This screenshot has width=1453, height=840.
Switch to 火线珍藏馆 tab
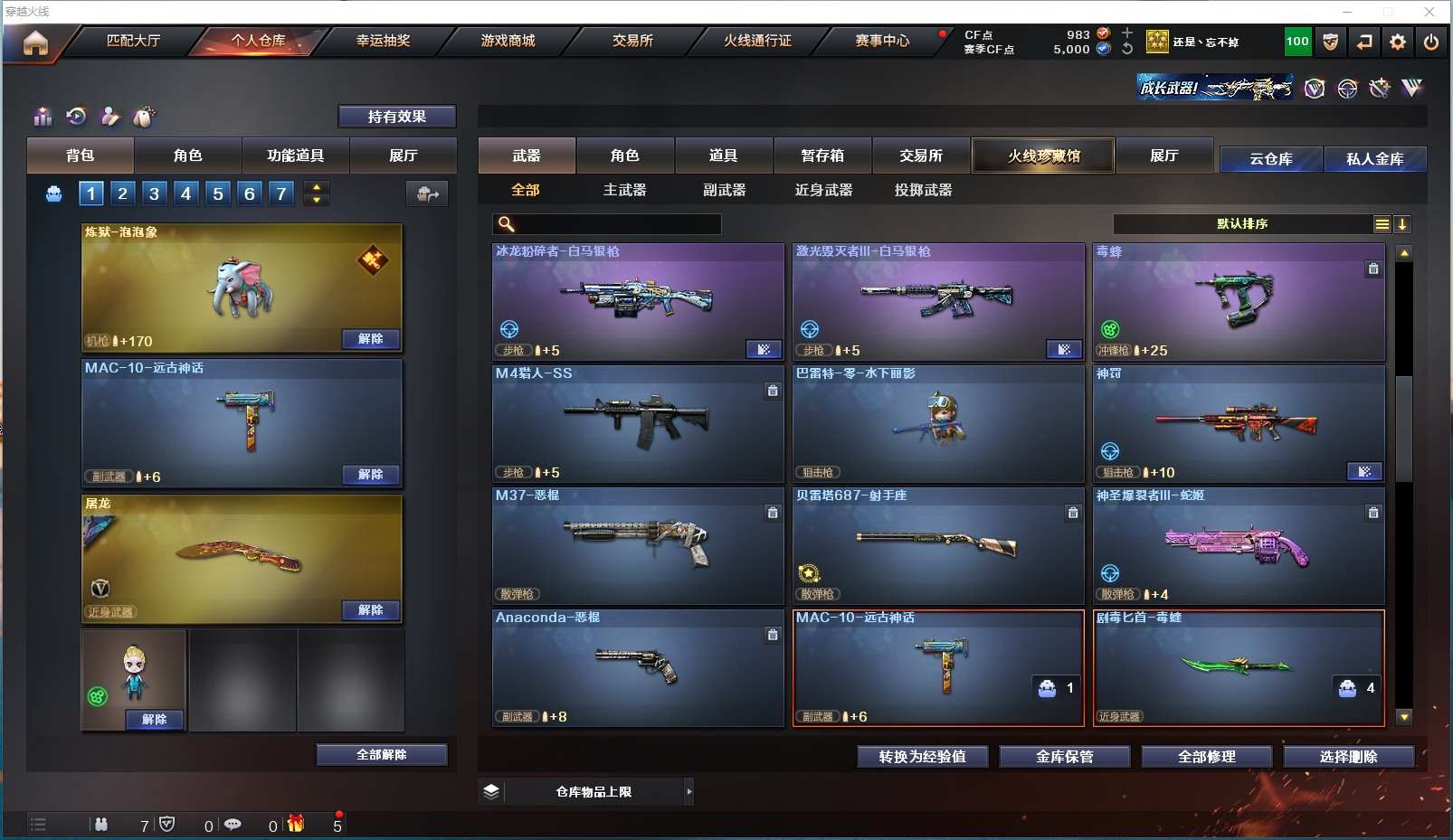[1043, 156]
